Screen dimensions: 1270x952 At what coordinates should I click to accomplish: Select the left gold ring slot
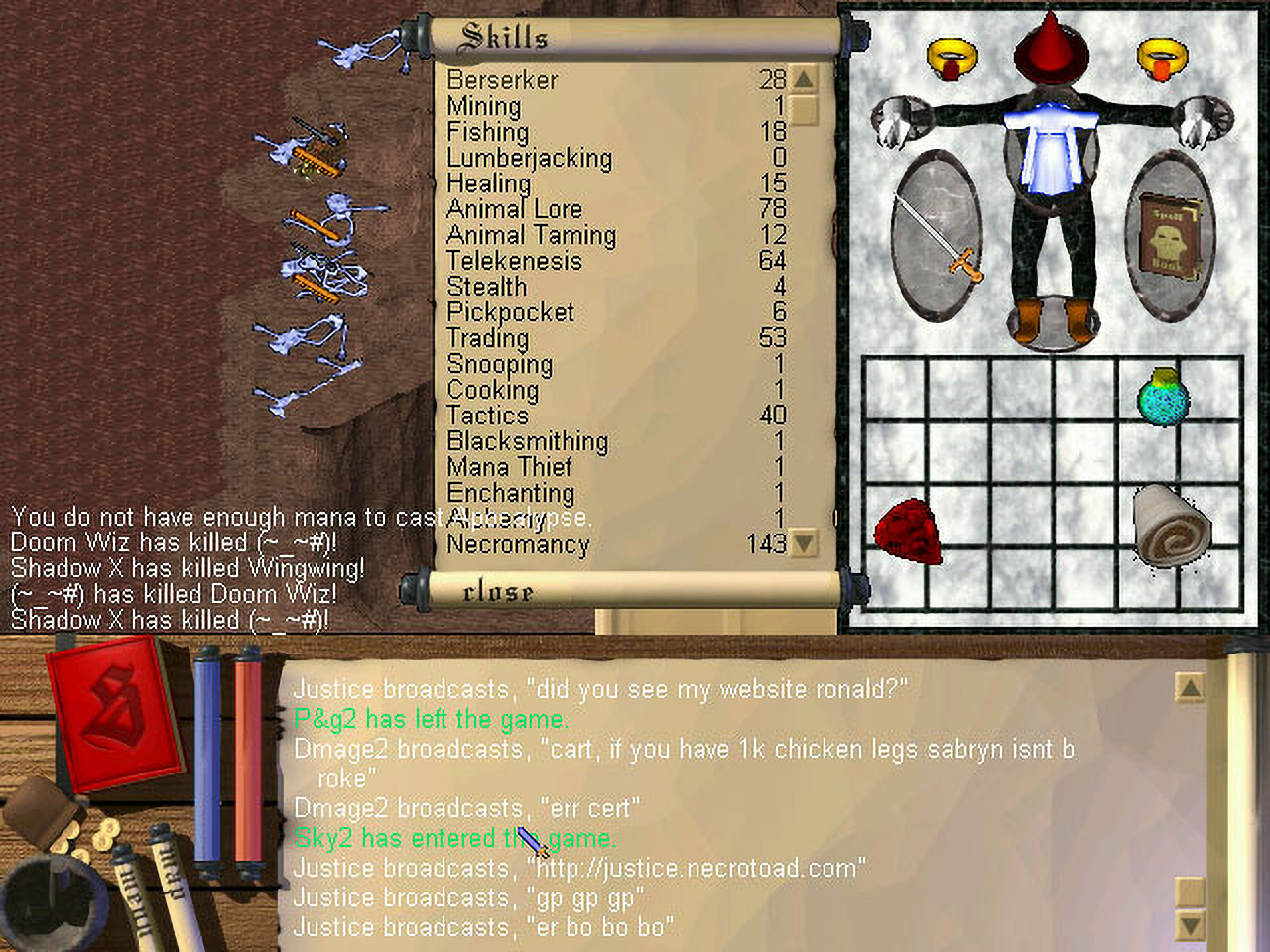click(x=952, y=58)
